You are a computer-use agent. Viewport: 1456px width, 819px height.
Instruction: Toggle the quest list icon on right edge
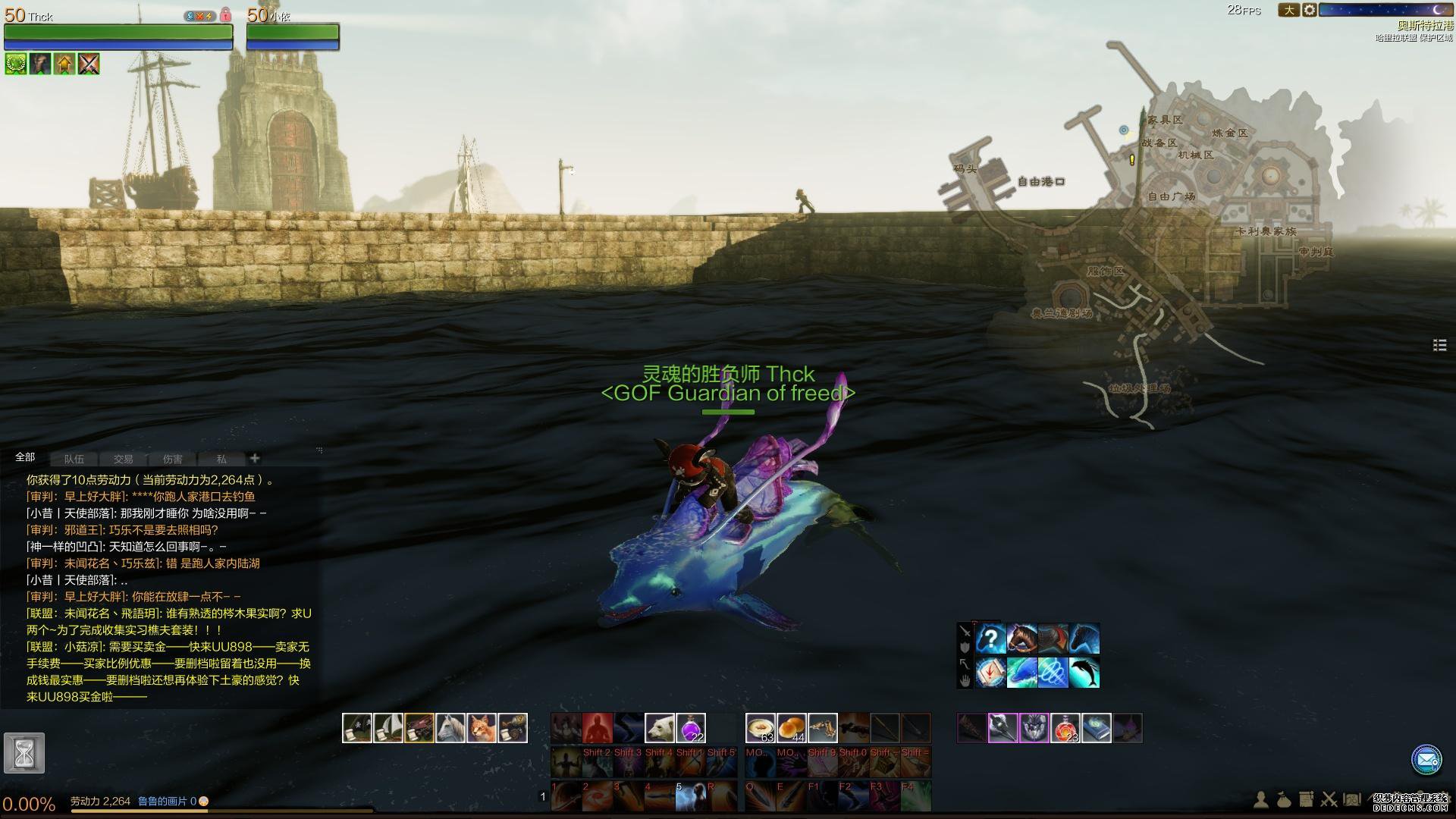click(1439, 345)
